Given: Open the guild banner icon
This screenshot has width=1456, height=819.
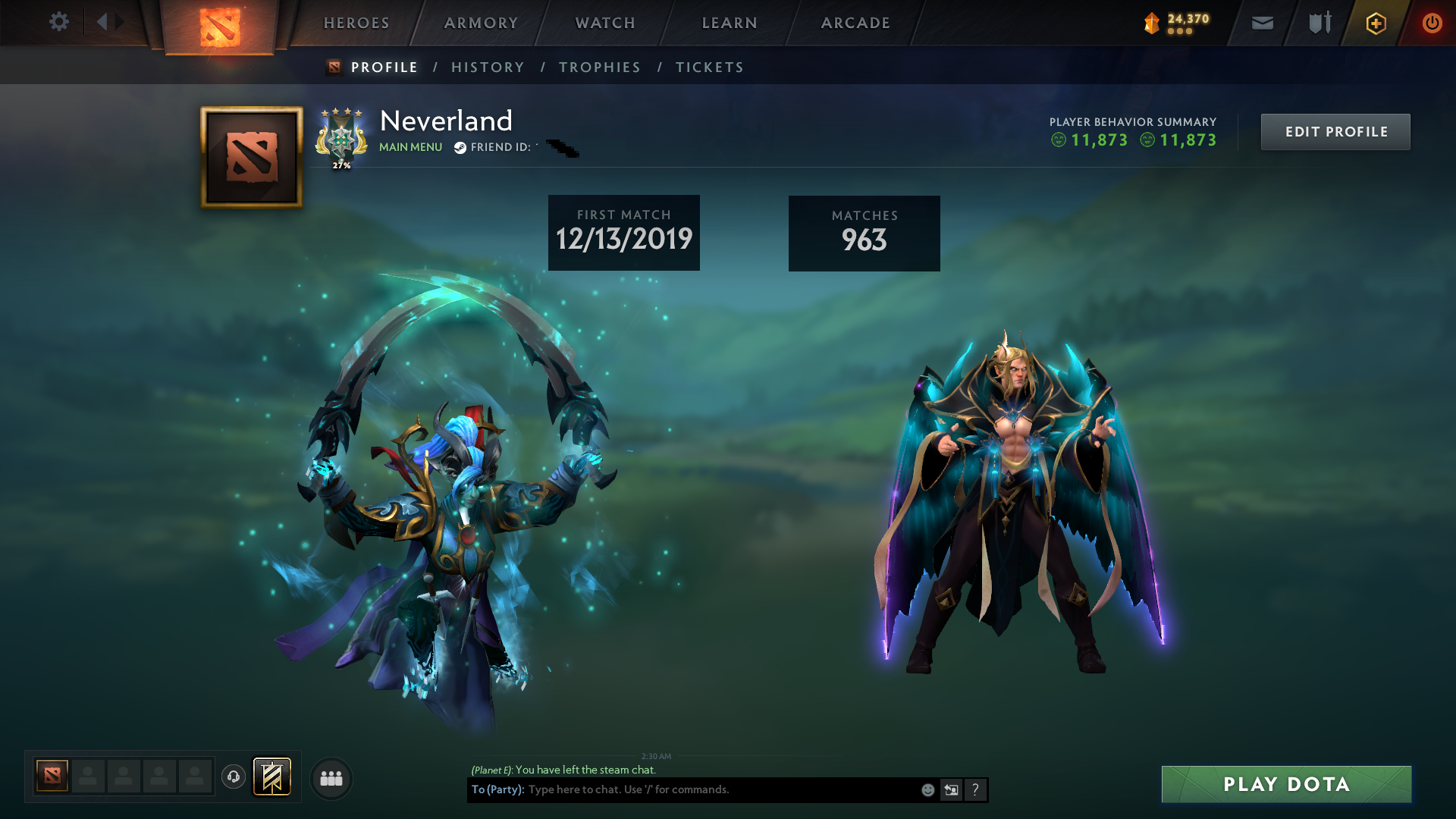Looking at the screenshot, I should 271,777.
